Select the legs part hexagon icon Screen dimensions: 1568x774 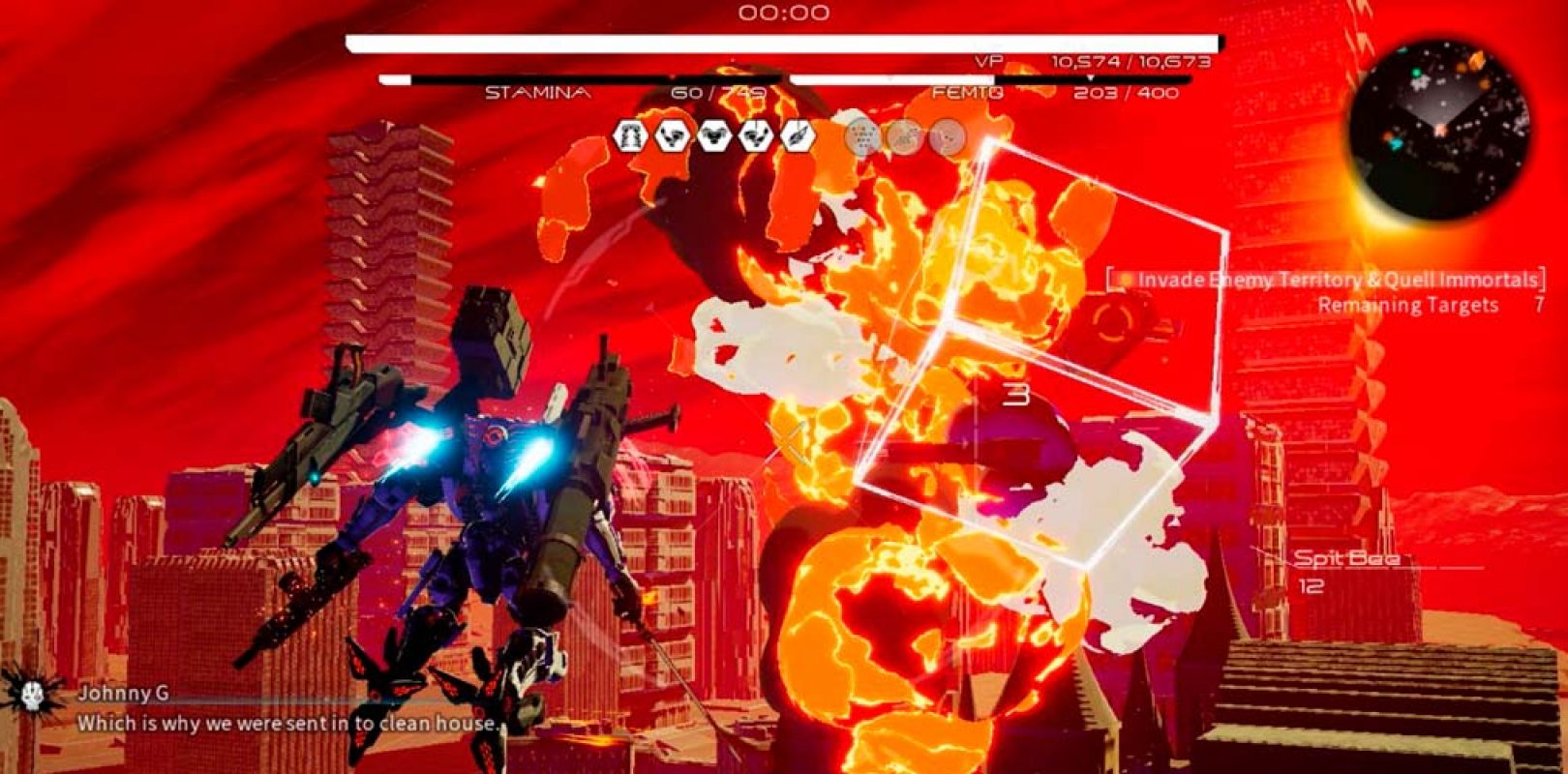click(x=631, y=136)
